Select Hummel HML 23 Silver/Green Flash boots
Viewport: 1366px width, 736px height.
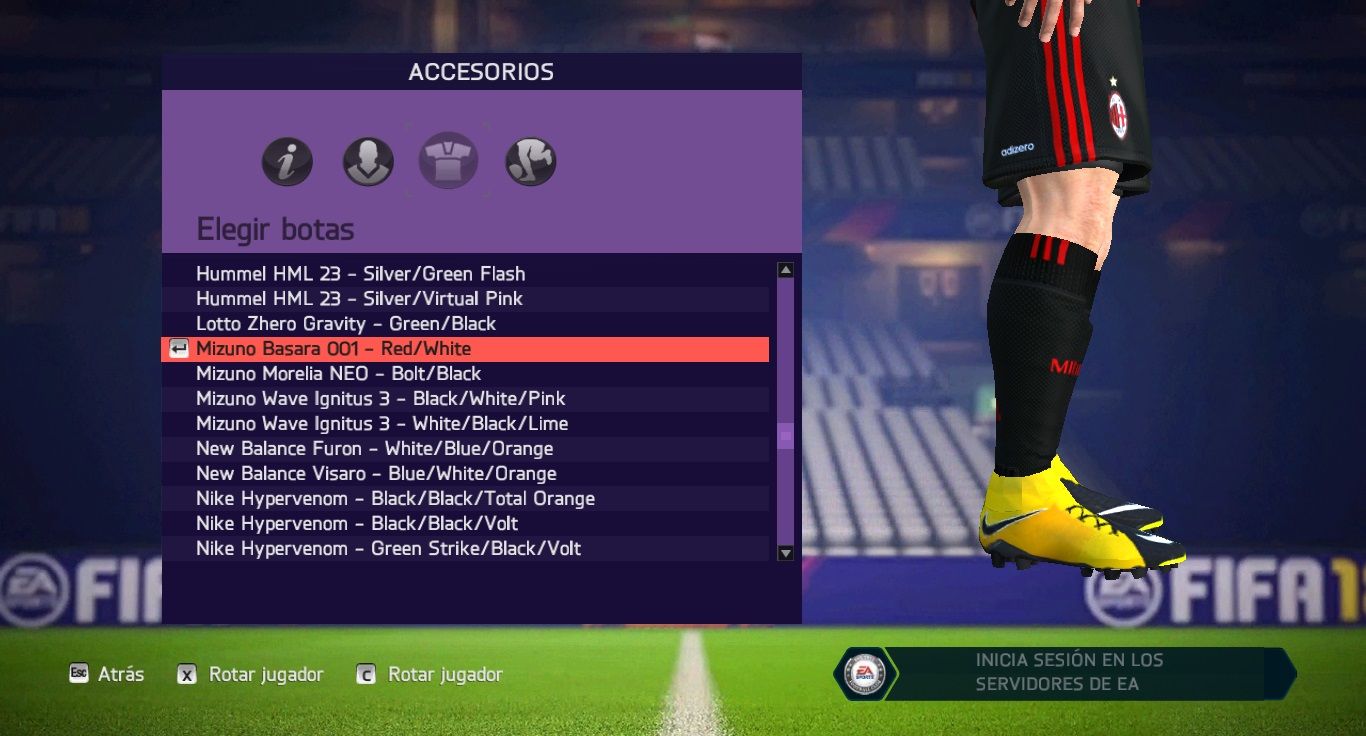[x=360, y=274]
